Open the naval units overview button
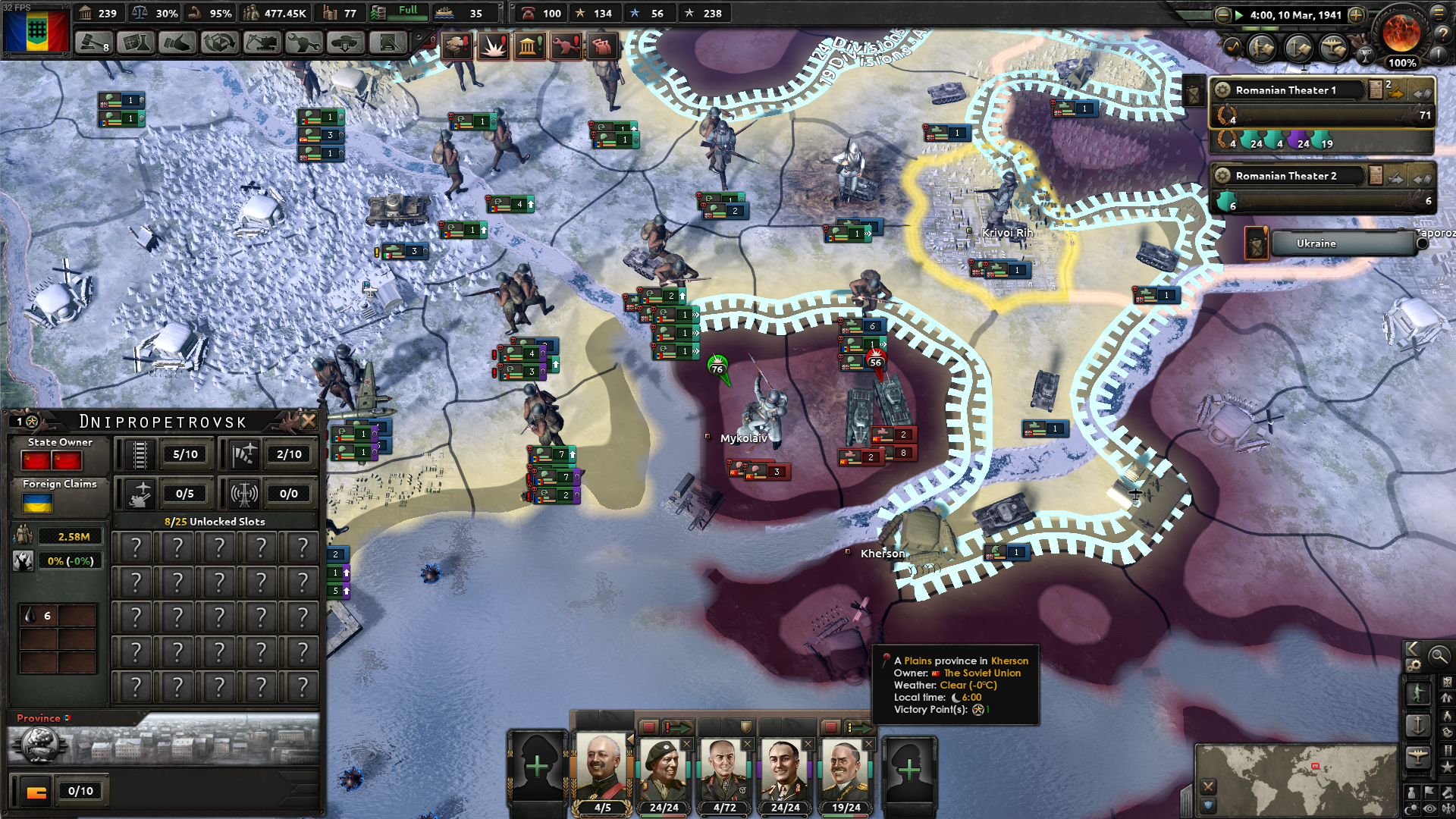 click(x=1417, y=725)
